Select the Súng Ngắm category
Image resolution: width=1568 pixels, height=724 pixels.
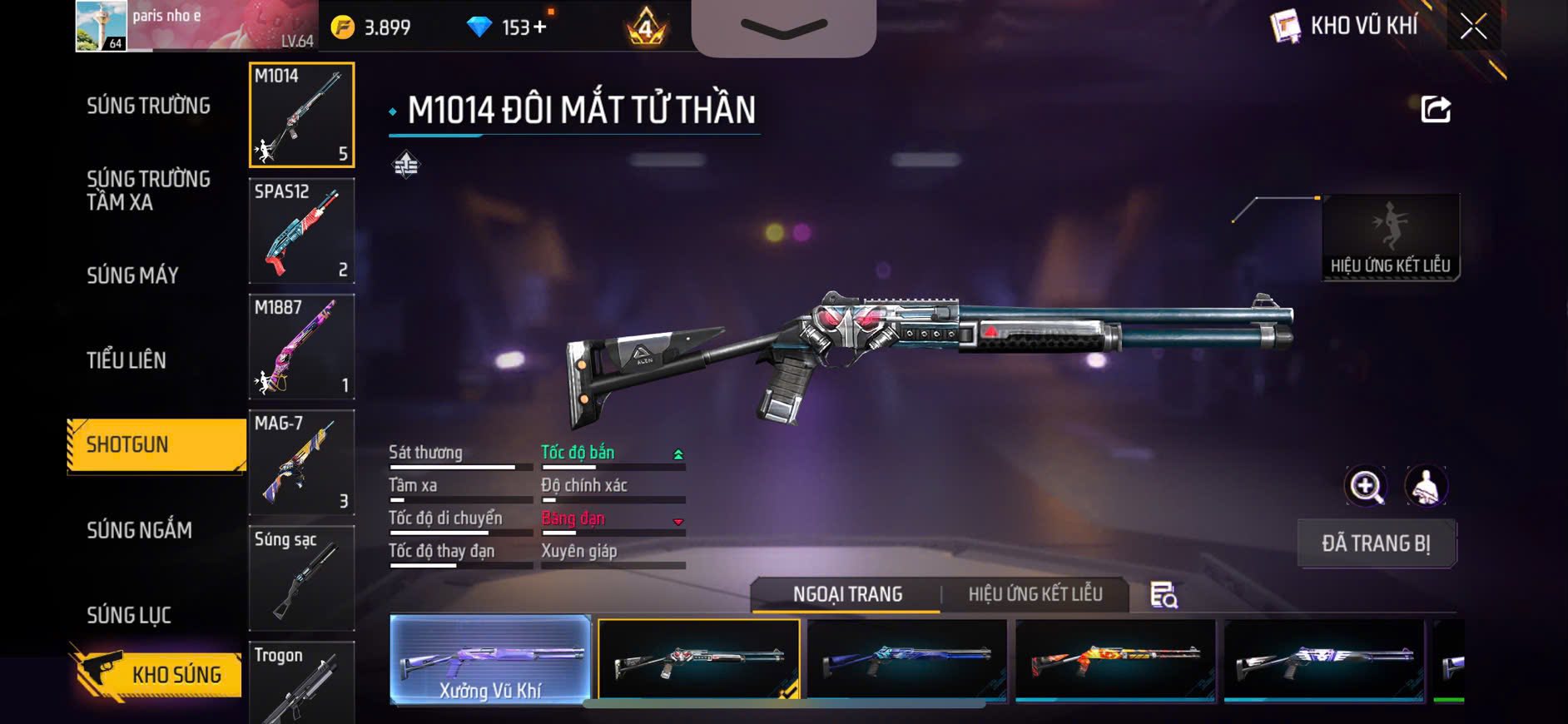[139, 530]
